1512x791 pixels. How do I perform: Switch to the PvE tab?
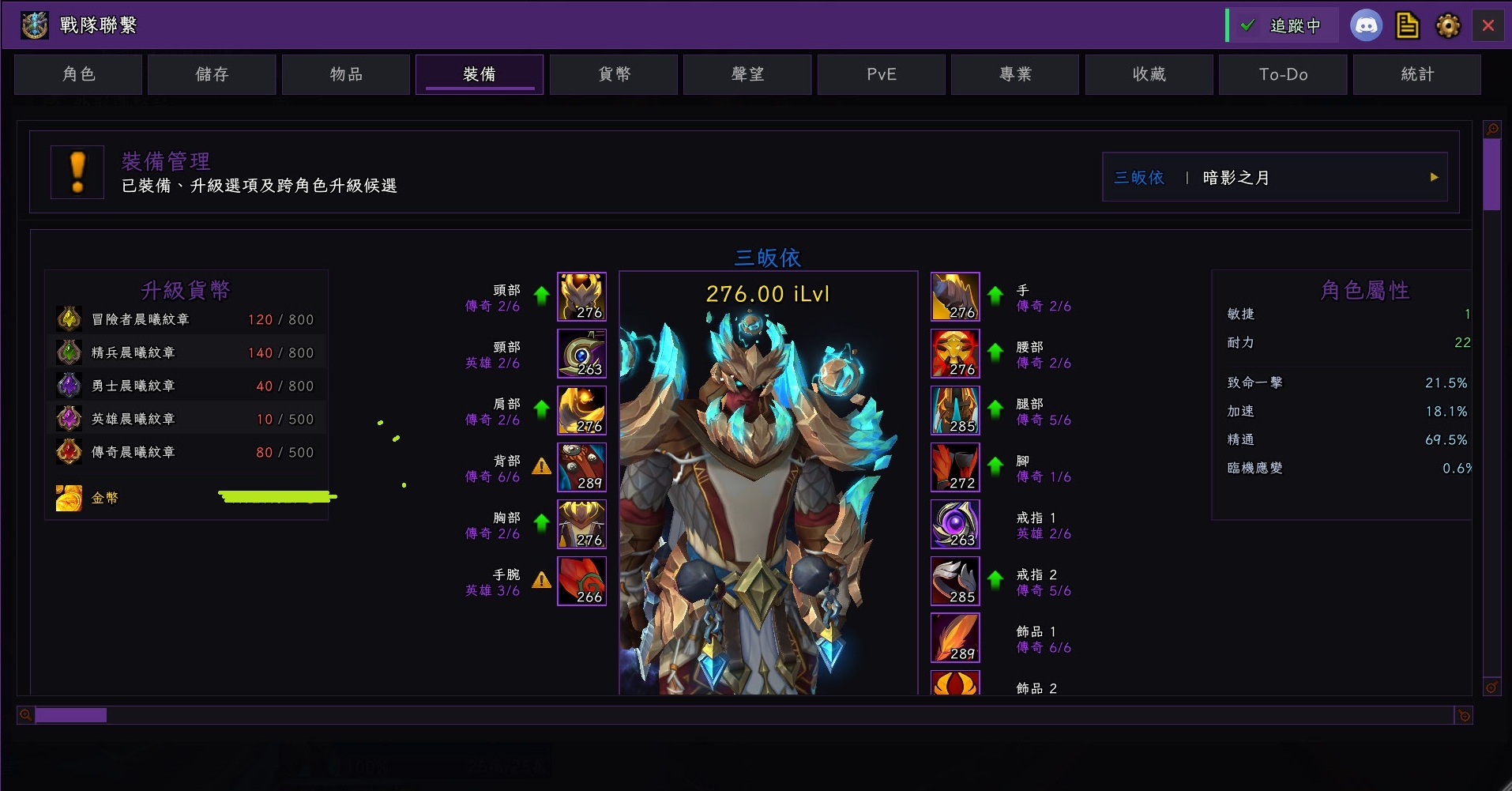pyautogui.click(x=882, y=74)
